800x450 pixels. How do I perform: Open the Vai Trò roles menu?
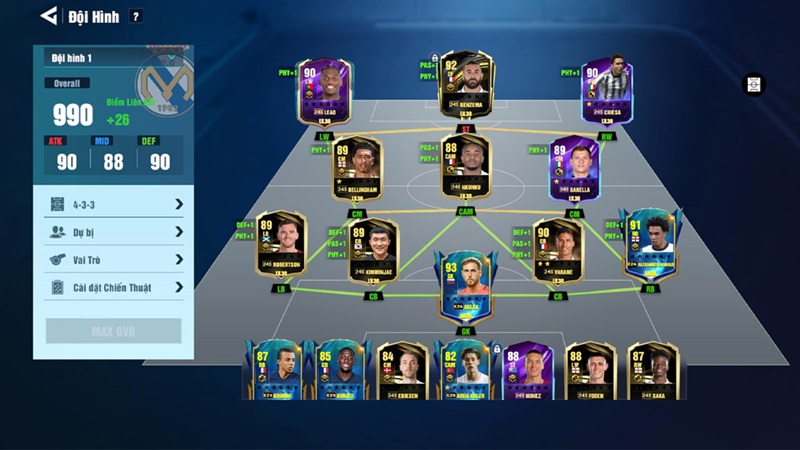114,259
